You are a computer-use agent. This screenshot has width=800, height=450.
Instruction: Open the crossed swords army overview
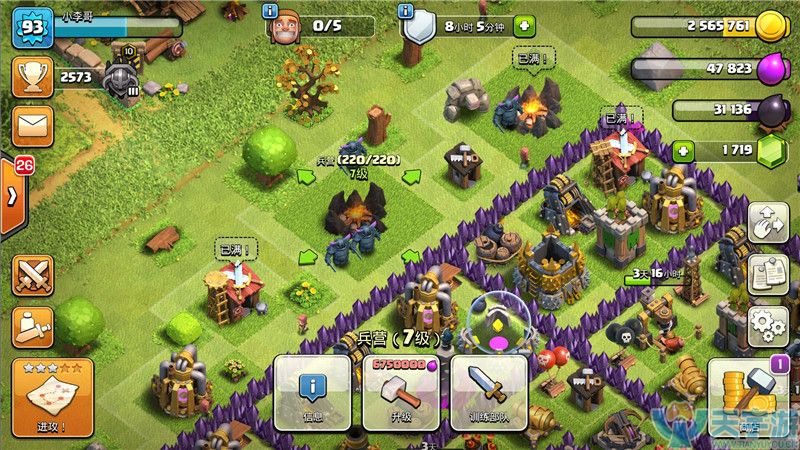(x=32, y=275)
